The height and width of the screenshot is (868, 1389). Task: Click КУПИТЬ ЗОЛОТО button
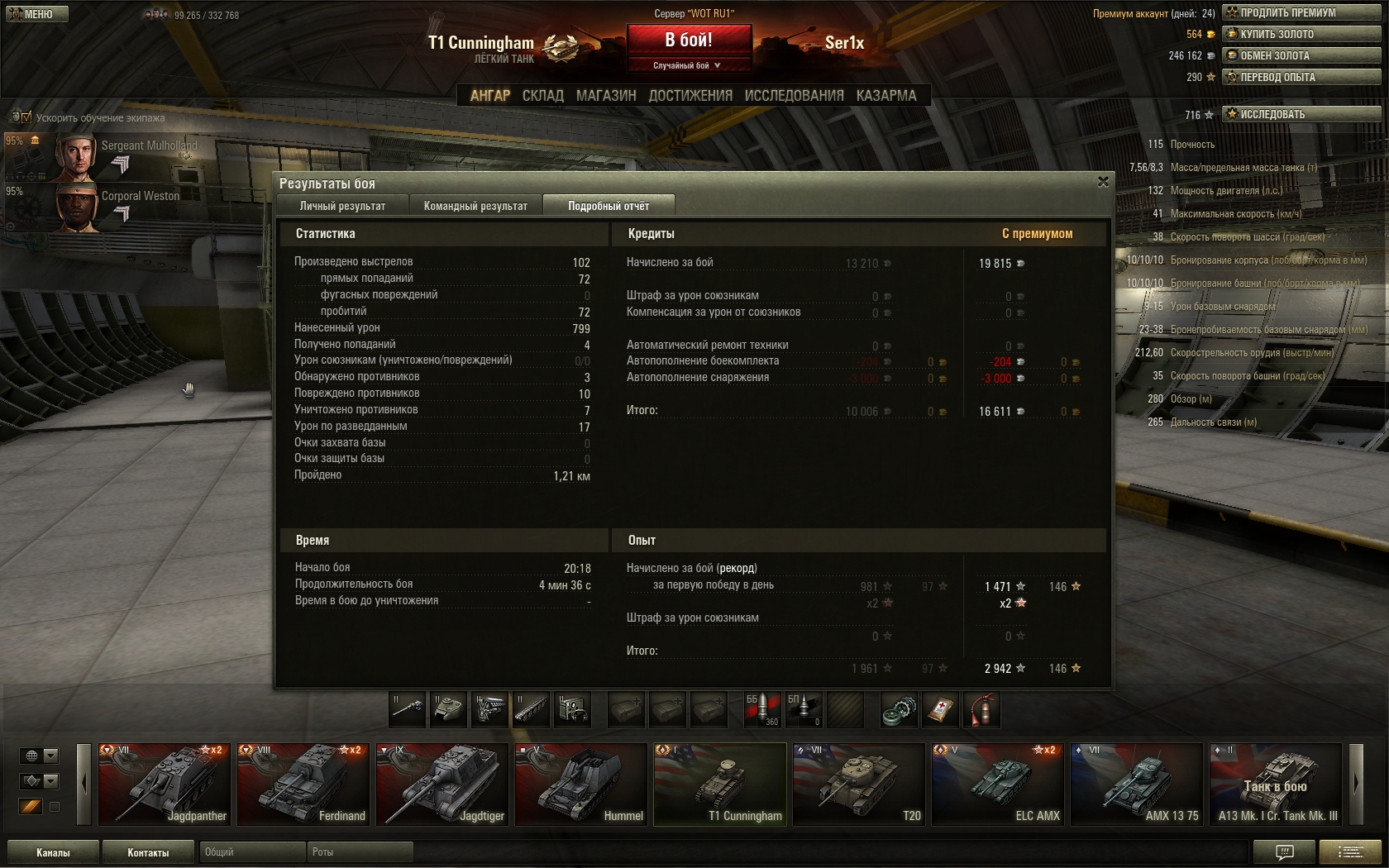coord(1301,34)
